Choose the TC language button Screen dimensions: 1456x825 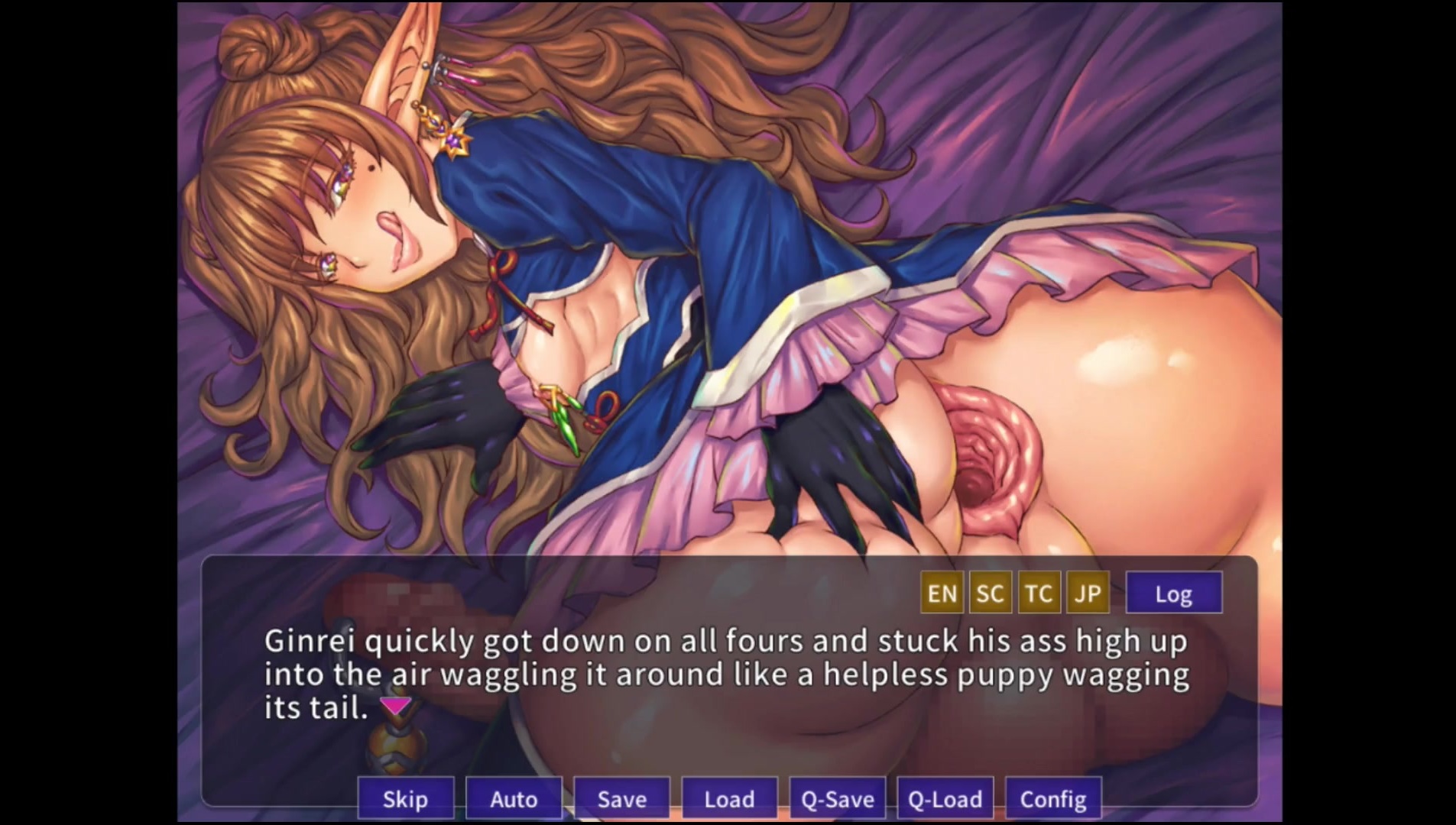[x=1039, y=593]
